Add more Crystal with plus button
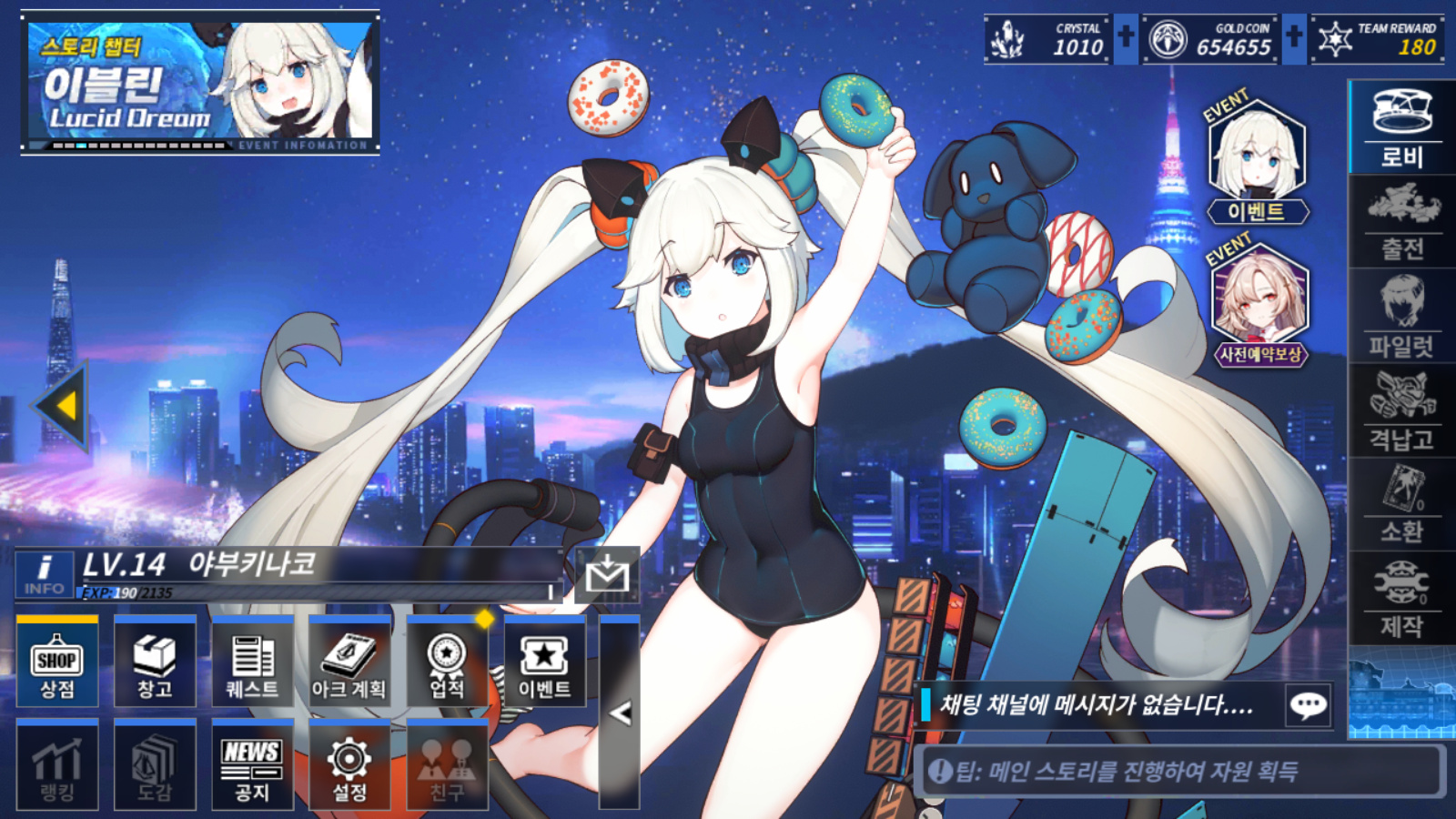This screenshot has height=819, width=1456. click(x=1126, y=38)
